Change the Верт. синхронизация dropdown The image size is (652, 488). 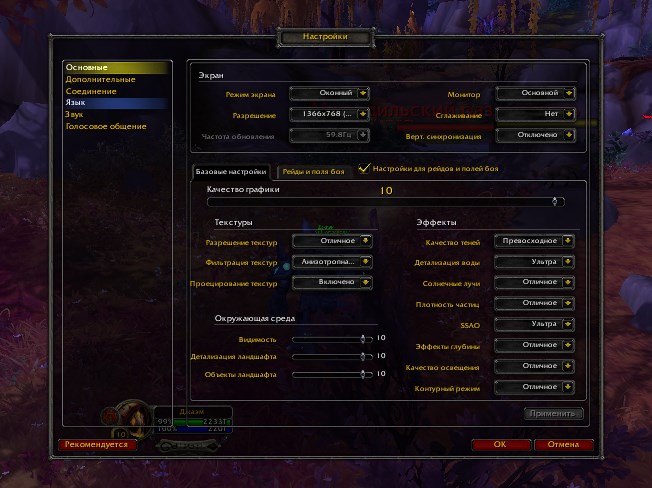(534, 134)
